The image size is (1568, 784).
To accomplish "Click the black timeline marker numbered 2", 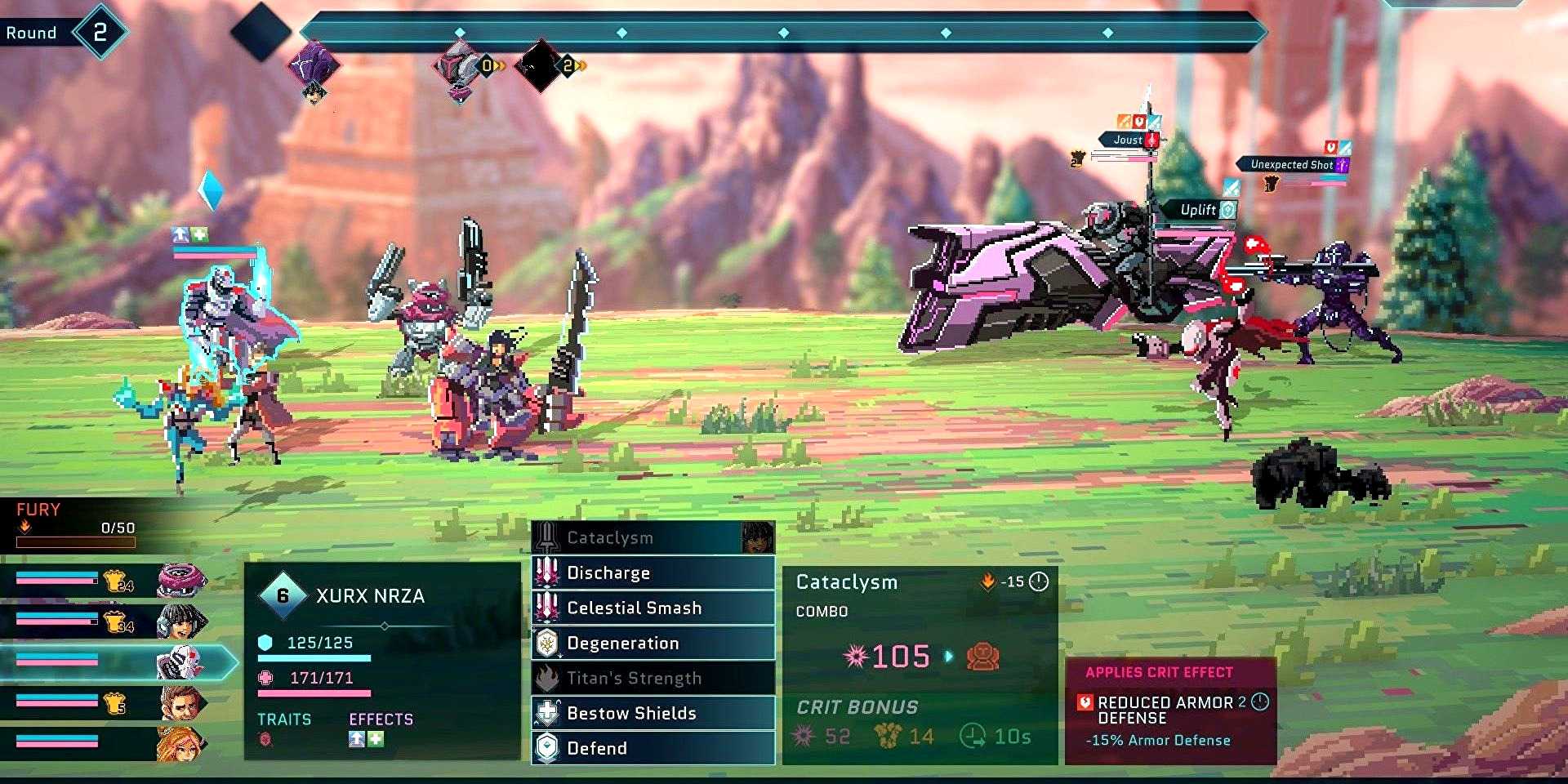I will (x=540, y=65).
